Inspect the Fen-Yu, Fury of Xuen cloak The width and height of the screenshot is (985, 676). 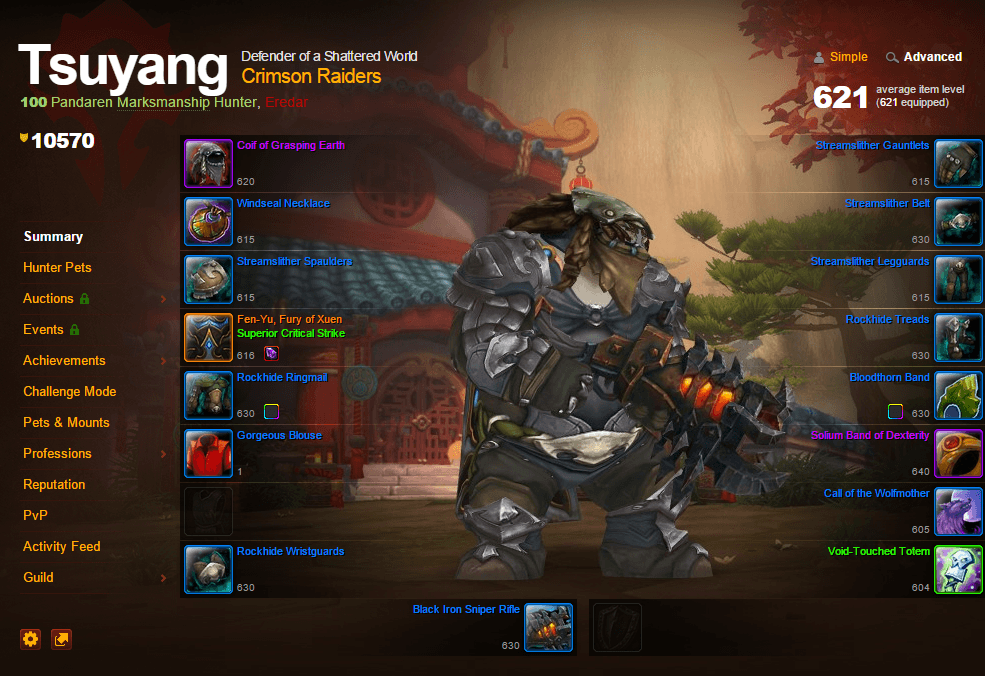[208, 337]
